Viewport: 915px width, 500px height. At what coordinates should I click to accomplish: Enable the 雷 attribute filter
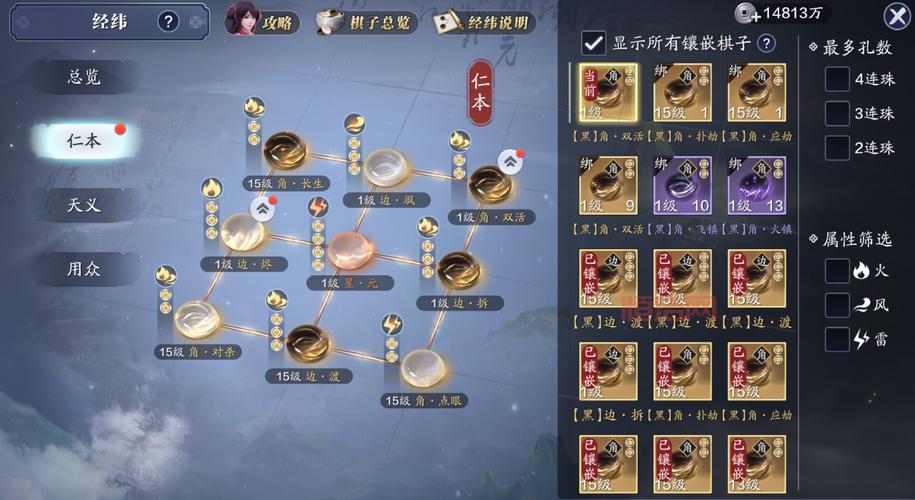click(x=837, y=339)
